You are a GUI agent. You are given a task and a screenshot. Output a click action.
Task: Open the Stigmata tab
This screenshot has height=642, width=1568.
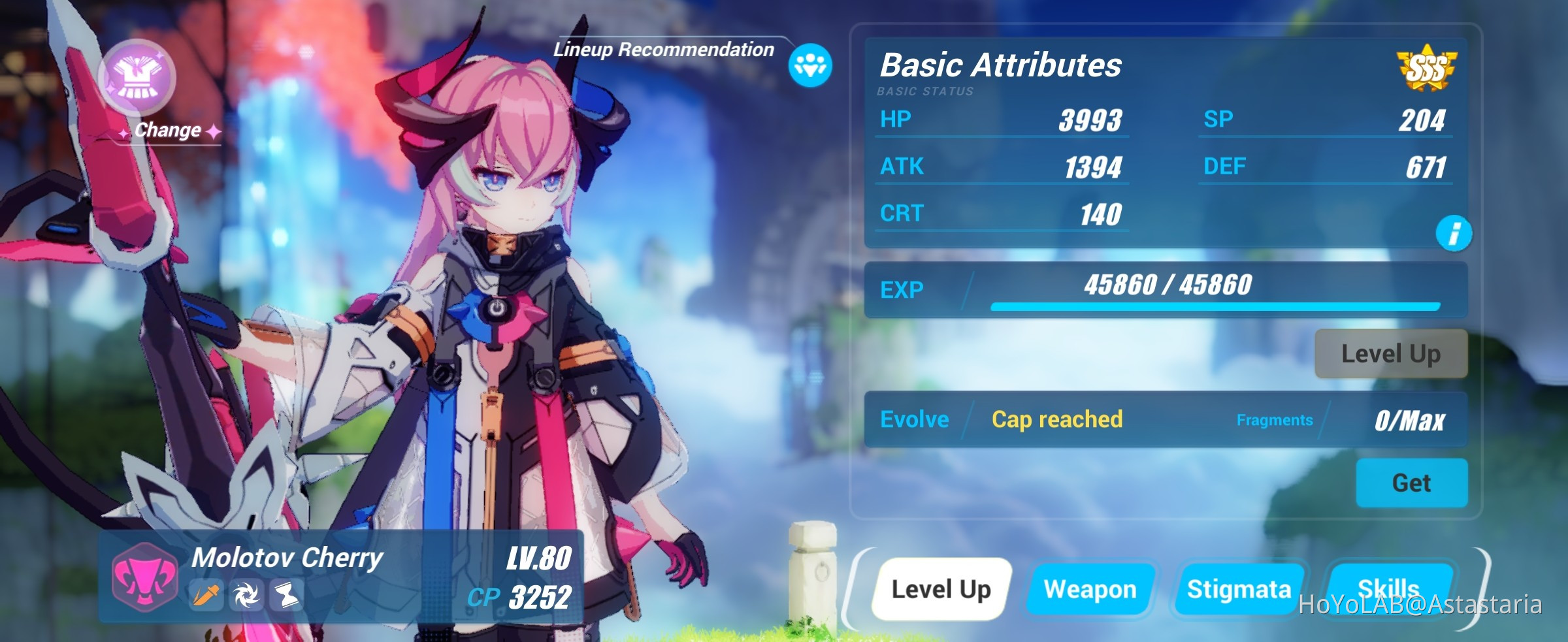point(1240,588)
